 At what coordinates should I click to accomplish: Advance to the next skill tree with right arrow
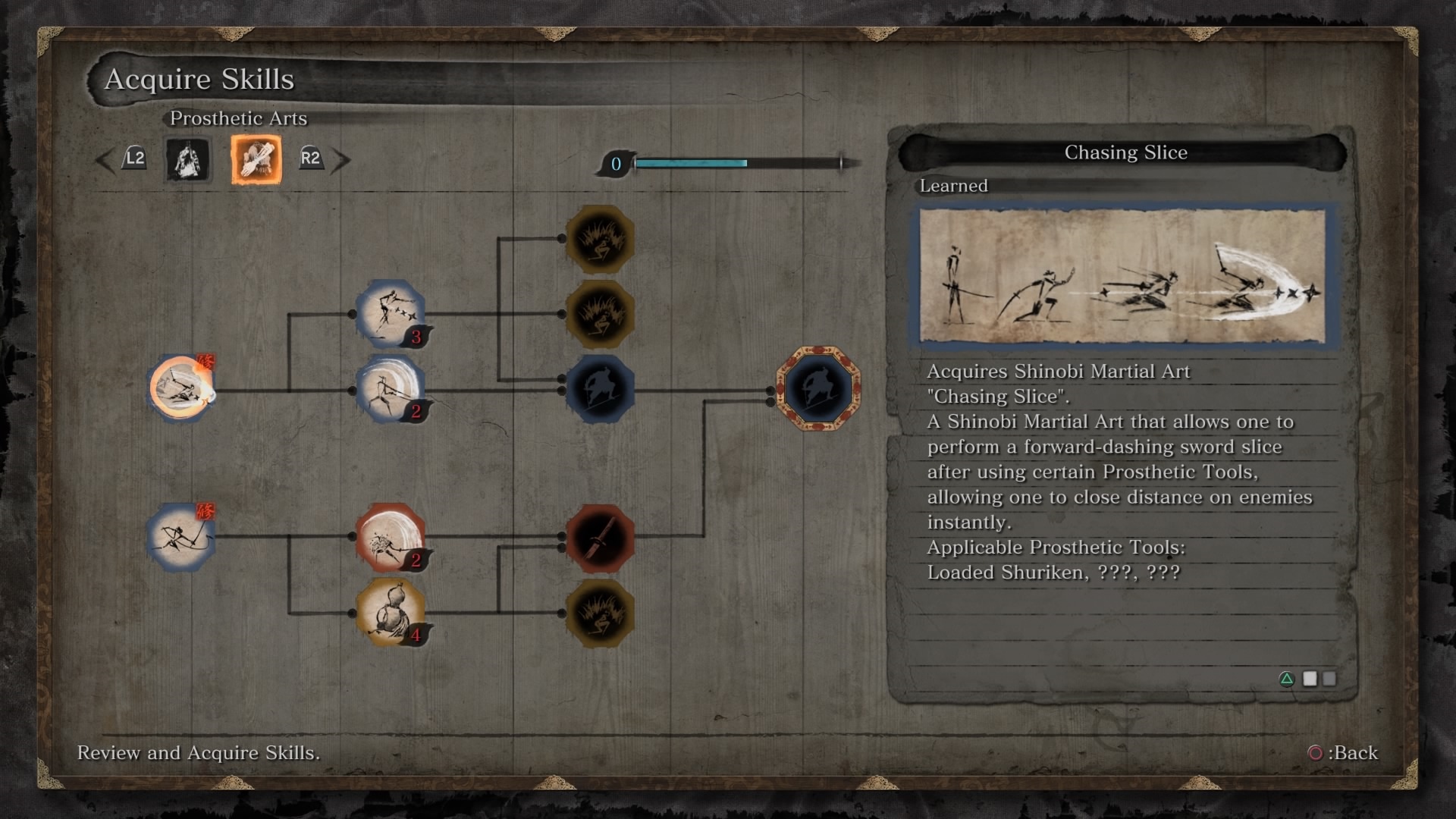[x=341, y=160]
